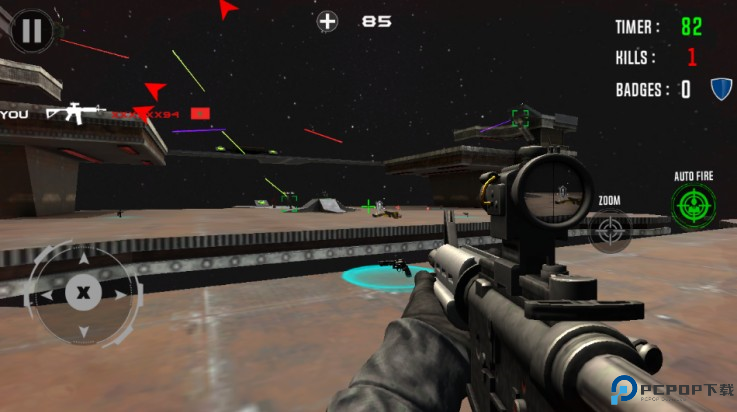
Task: Tap the movement joystick center X
Action: [83, 293]
